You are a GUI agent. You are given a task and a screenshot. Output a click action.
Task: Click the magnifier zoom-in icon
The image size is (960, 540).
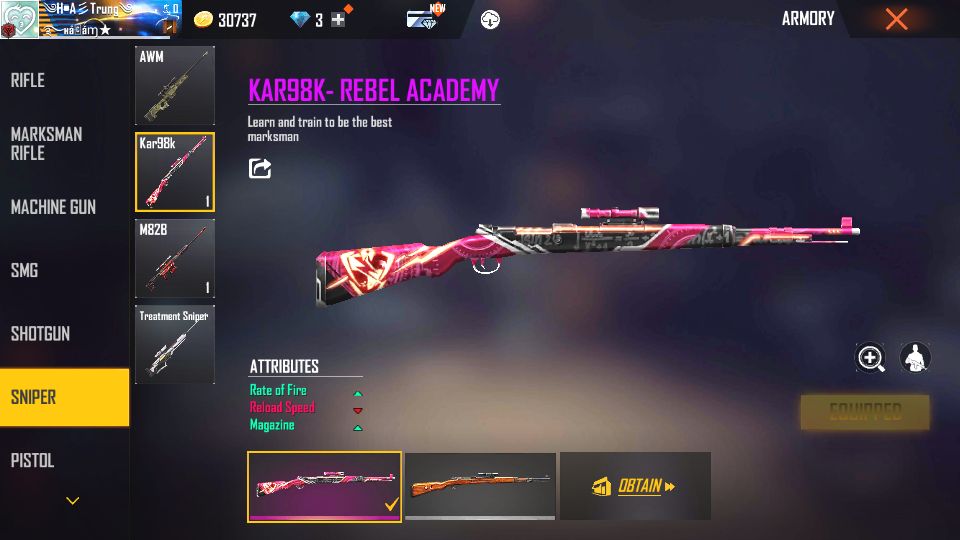click(871, 358)
